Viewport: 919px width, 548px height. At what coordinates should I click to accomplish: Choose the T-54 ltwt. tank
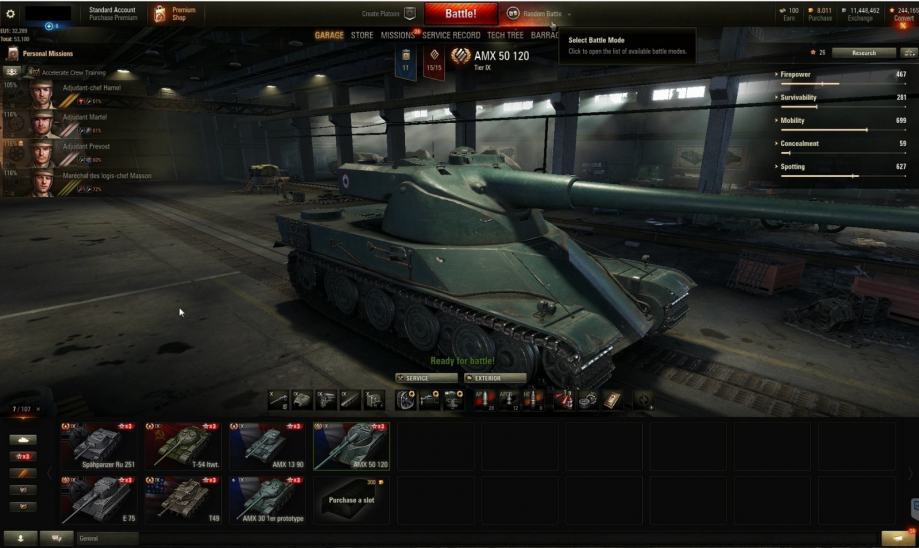183,446
